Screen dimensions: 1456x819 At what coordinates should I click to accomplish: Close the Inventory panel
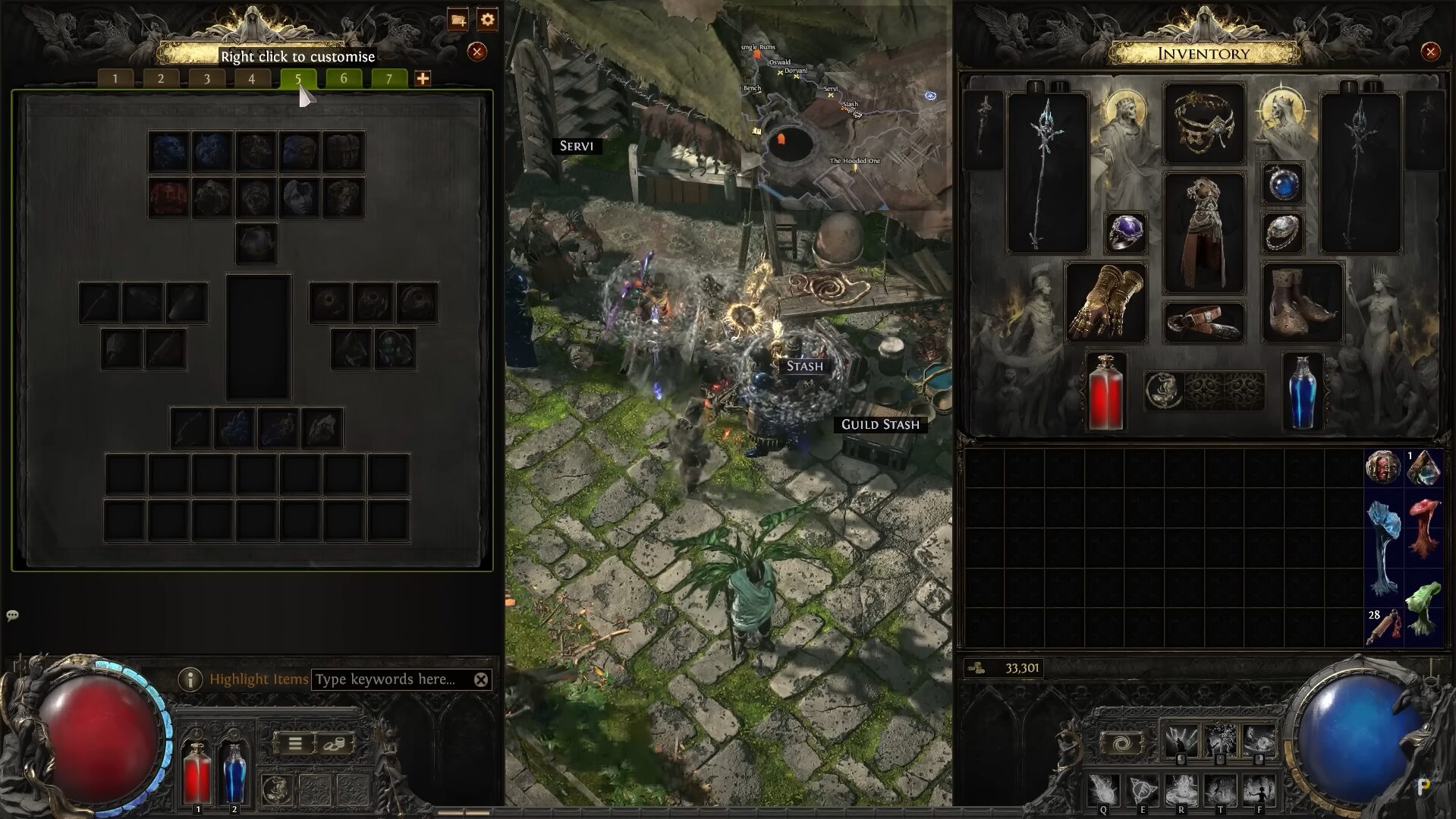point(1431,53)
